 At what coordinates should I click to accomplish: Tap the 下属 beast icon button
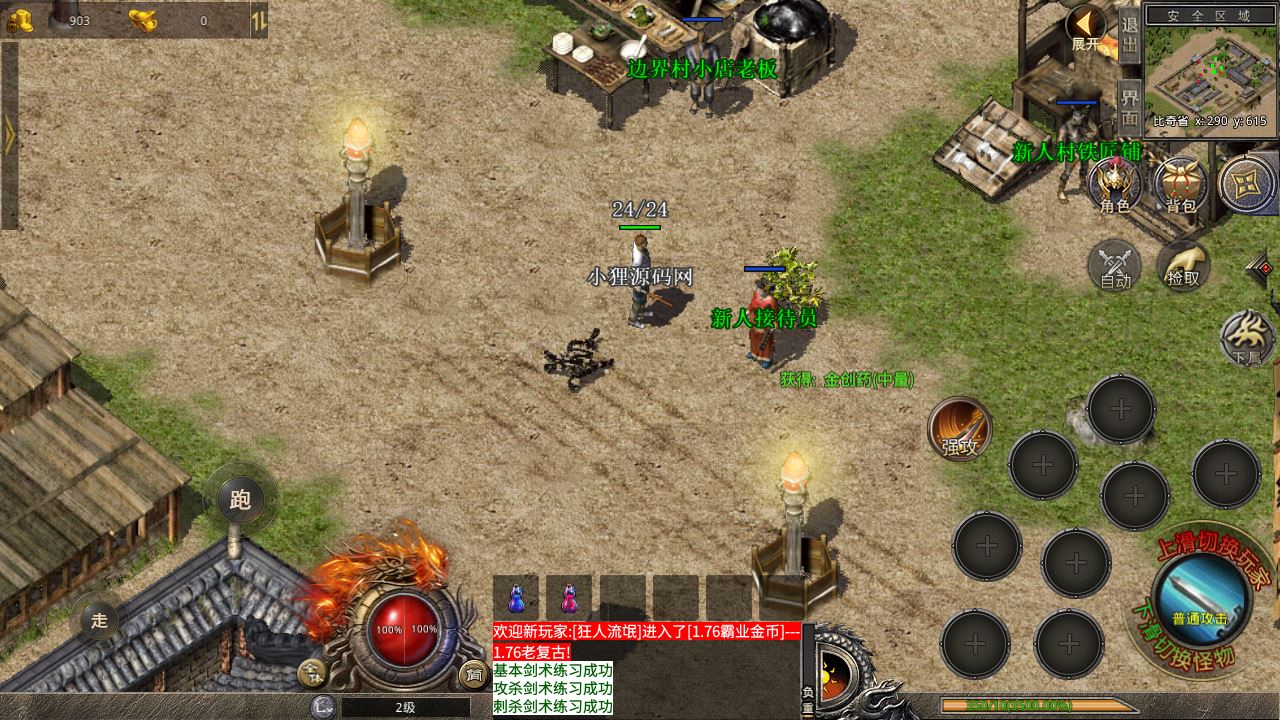click(x=1248, y=338)
